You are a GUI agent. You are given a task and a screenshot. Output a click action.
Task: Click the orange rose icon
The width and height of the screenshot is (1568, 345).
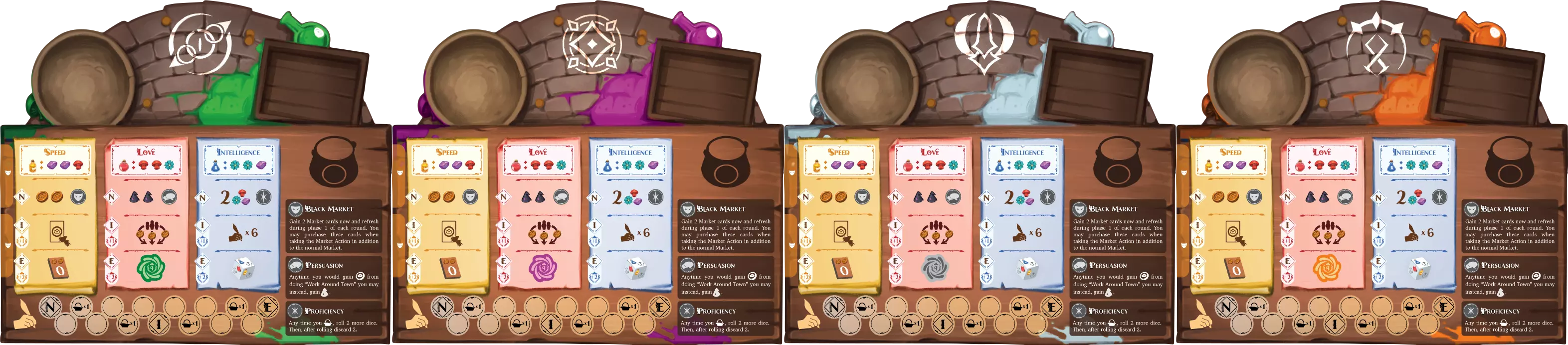[1324, 268]
